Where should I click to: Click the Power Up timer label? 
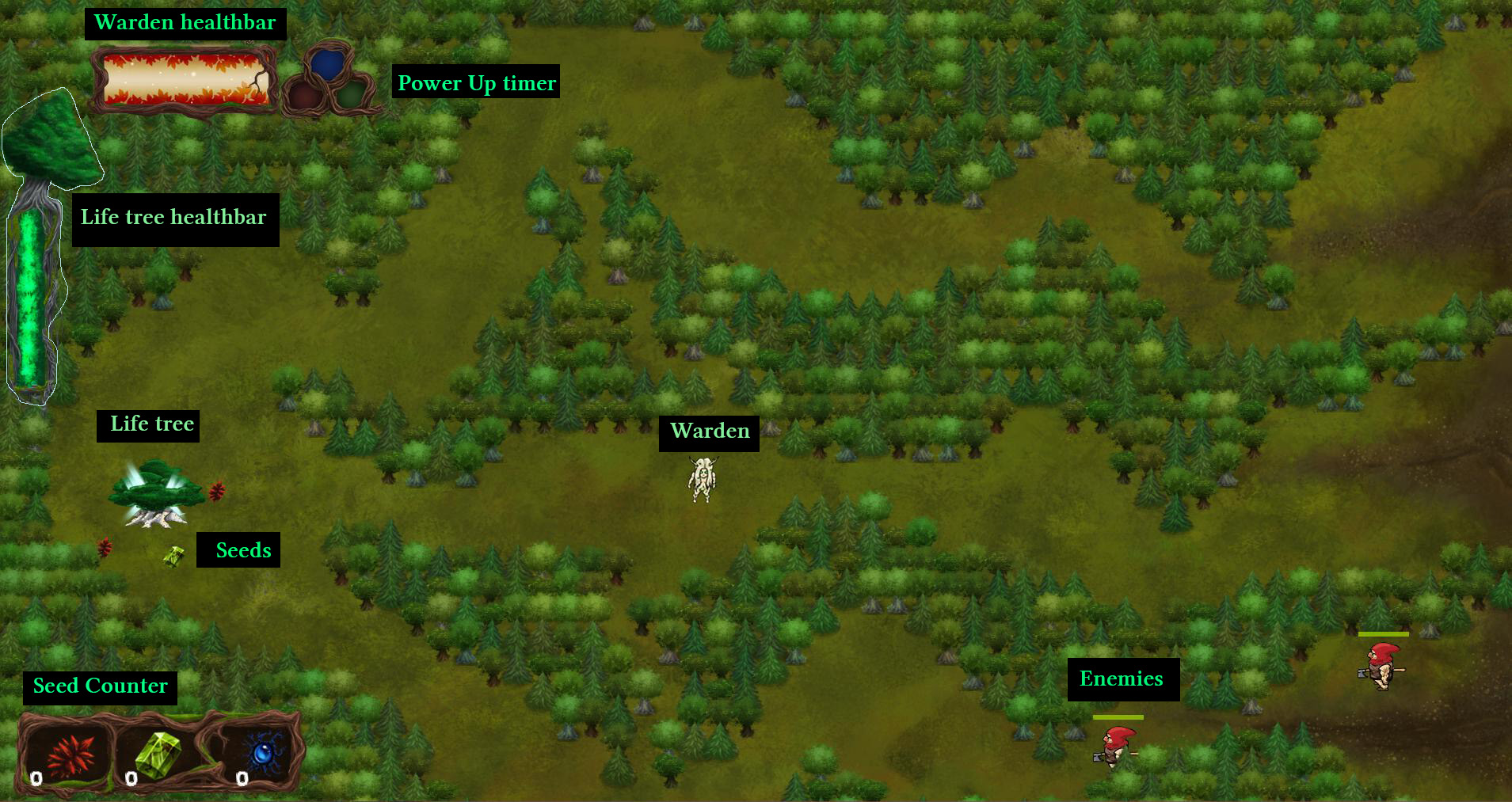click(x=475, y=83)
